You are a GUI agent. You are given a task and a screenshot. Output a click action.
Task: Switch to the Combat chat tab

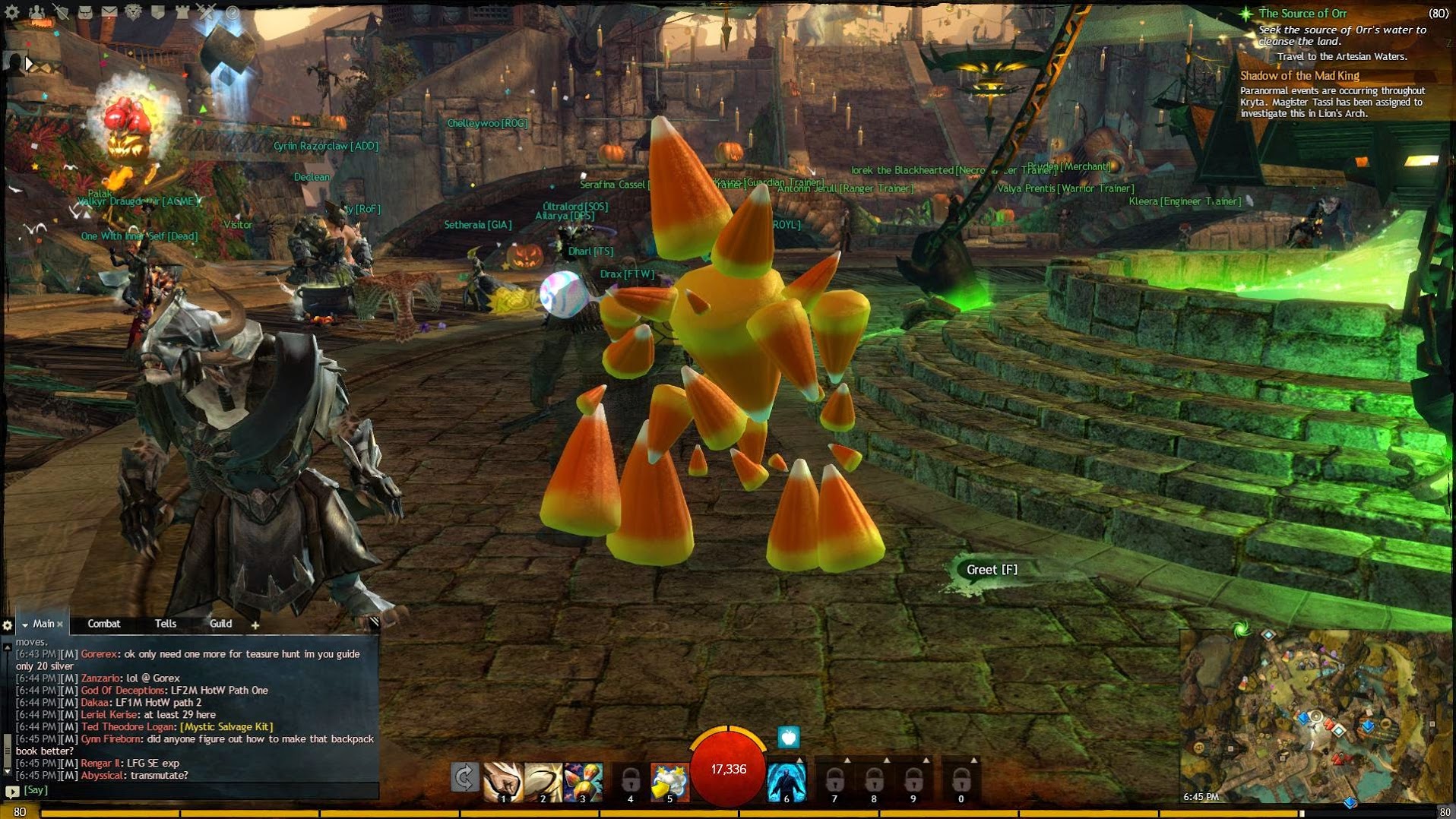pyautogui.click(x=104, y=624)
